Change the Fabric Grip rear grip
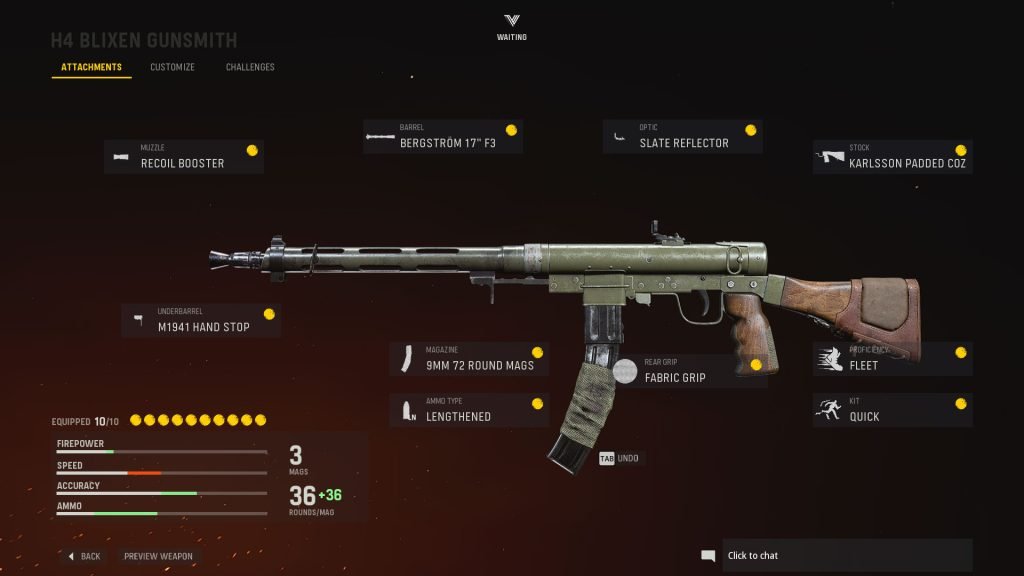This screenshot has height=576, width=1024. [690, 371]
